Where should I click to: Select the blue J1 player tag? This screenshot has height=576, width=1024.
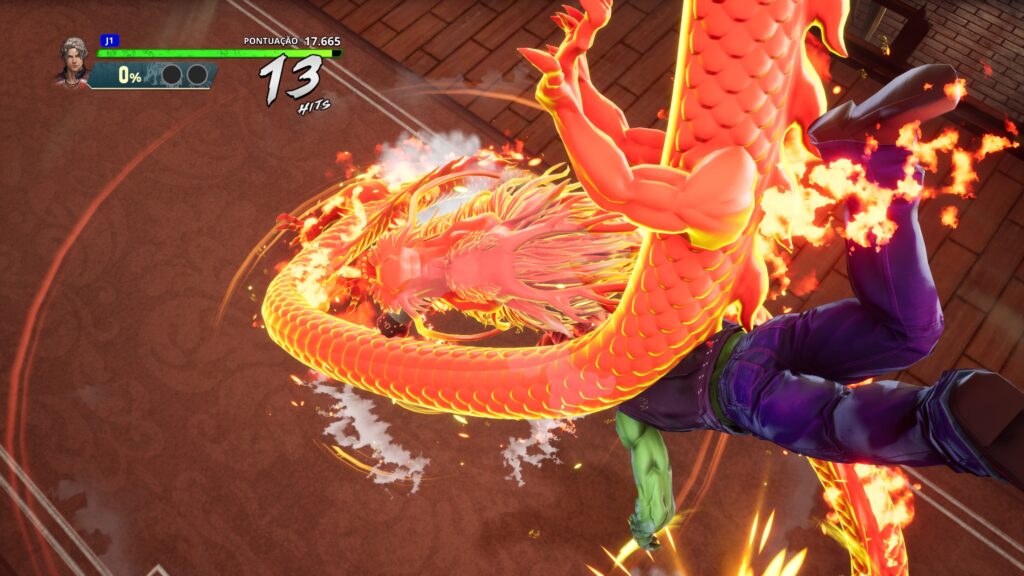pos(109,41)
